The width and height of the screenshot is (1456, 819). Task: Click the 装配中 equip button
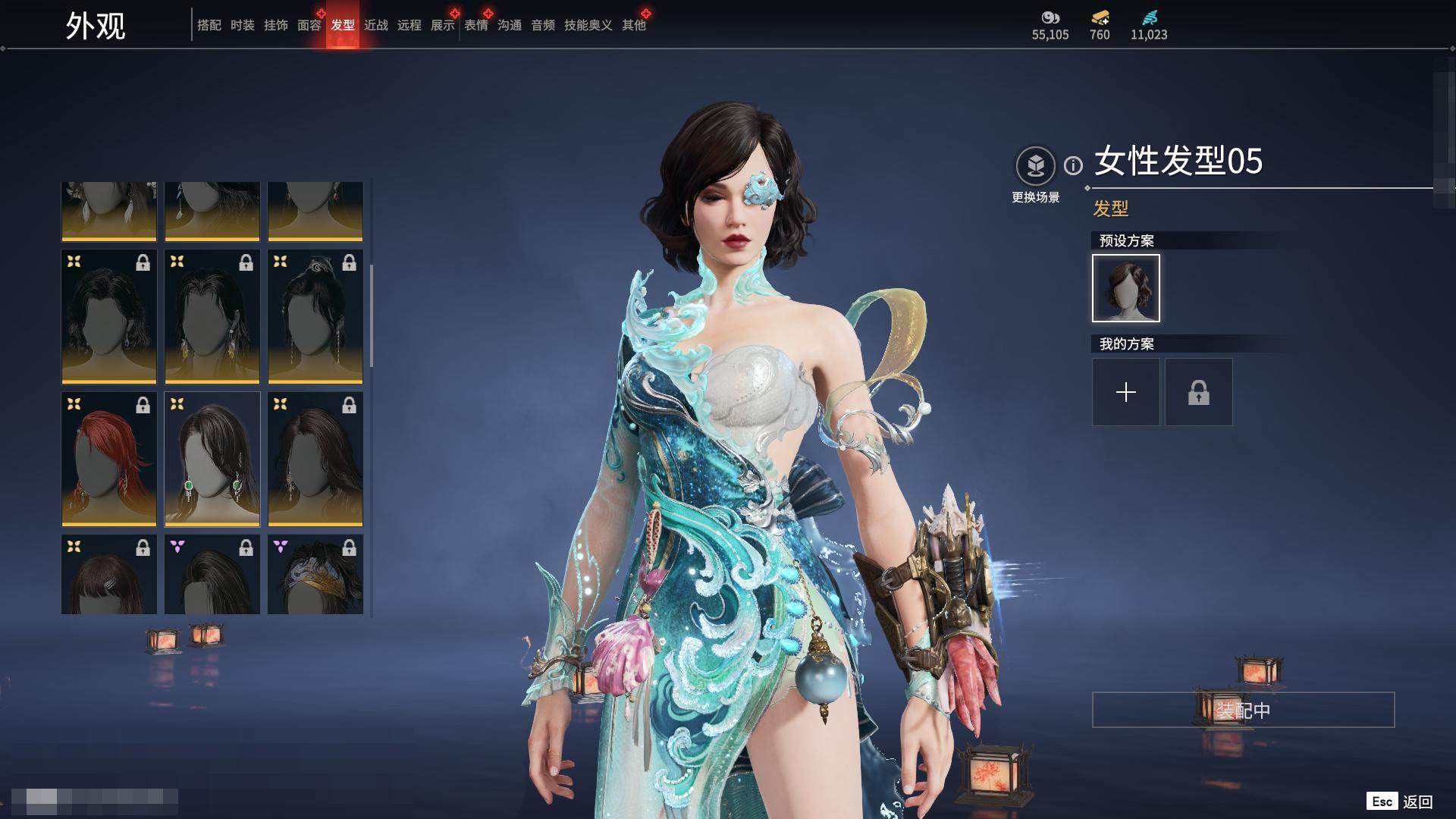click(1243, 710)
